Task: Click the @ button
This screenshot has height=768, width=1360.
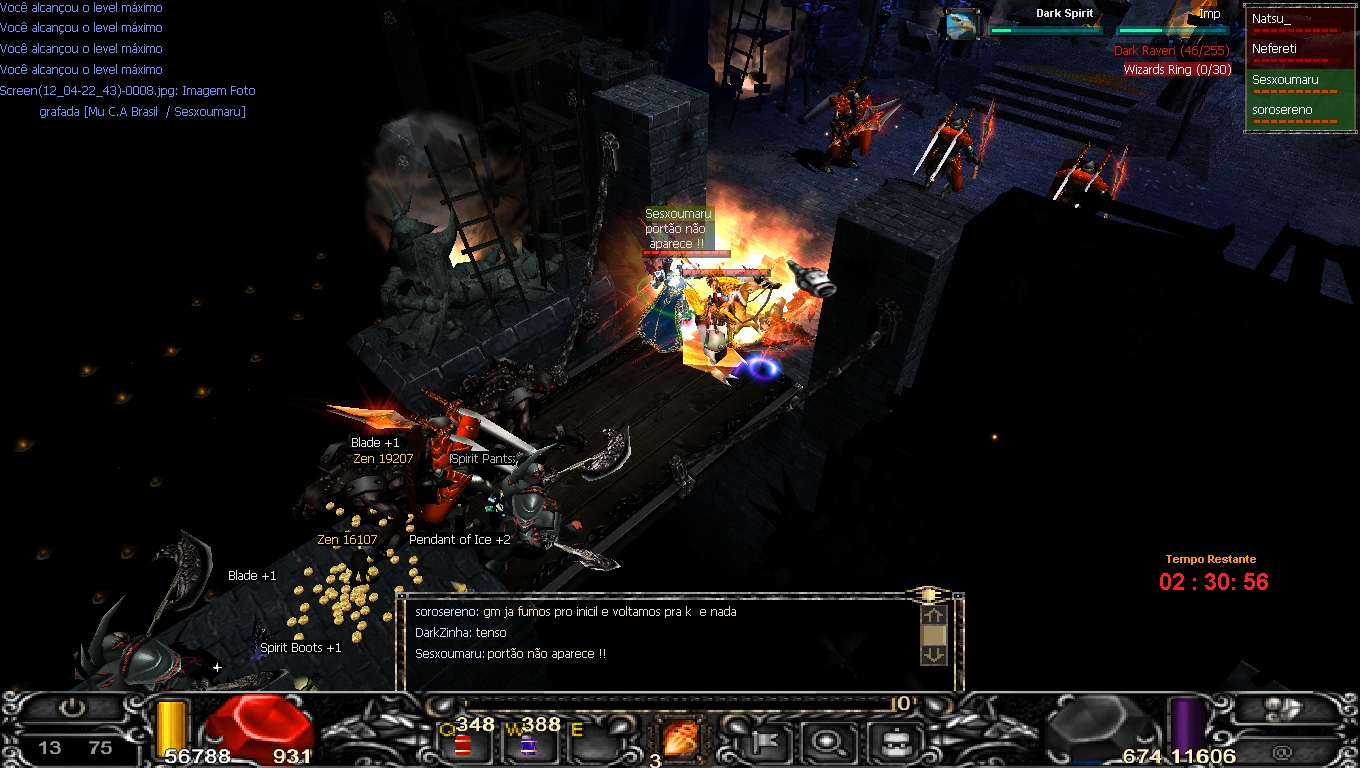Action: (1283, 751)
